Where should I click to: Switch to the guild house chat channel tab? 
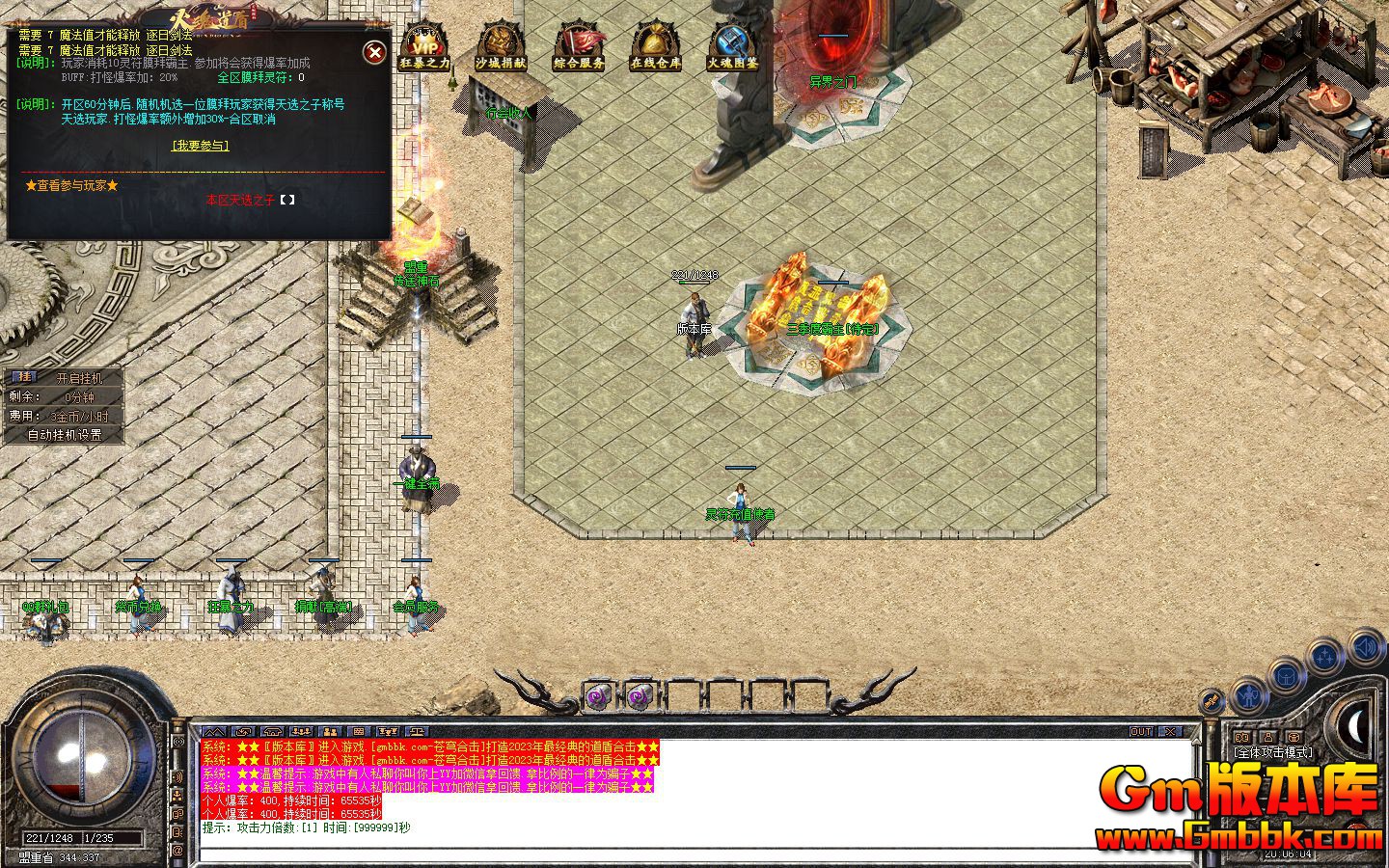pos(273,731)
